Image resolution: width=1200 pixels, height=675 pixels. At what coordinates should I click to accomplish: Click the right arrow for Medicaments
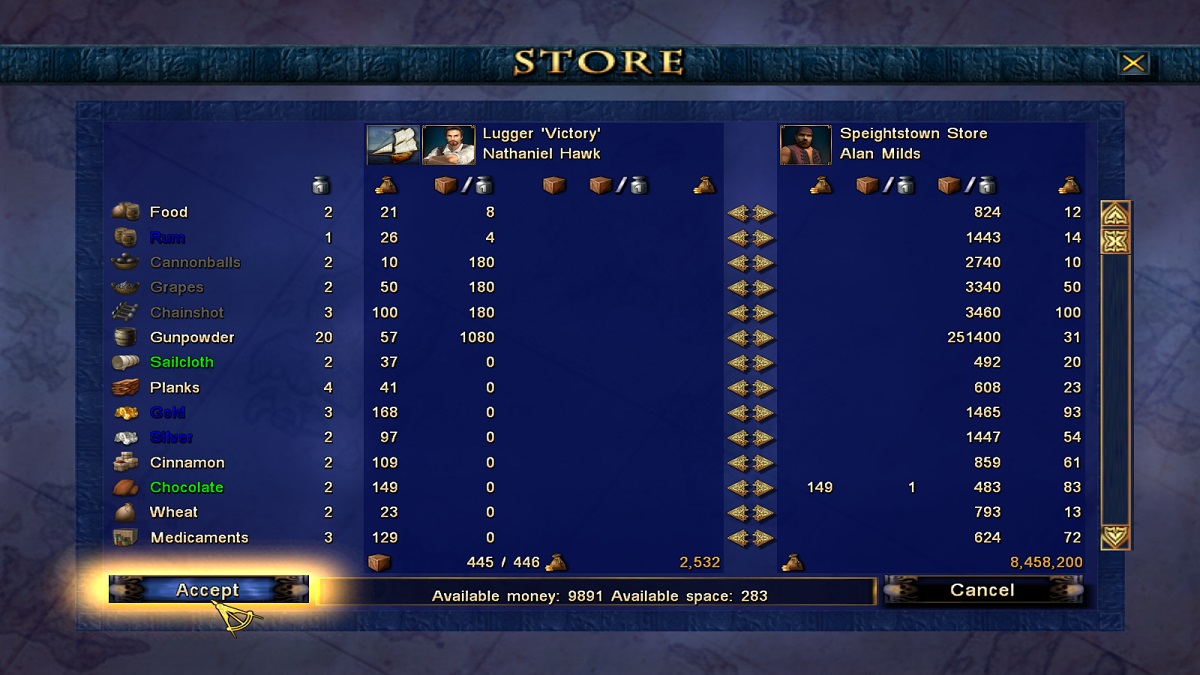point(763,537)
